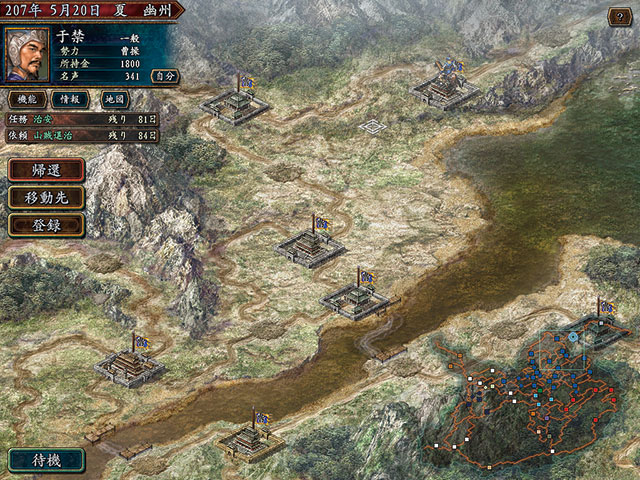Click the 帰還 (return) button
This screenshot has width=640, height=480.
(x=46, y=170)
